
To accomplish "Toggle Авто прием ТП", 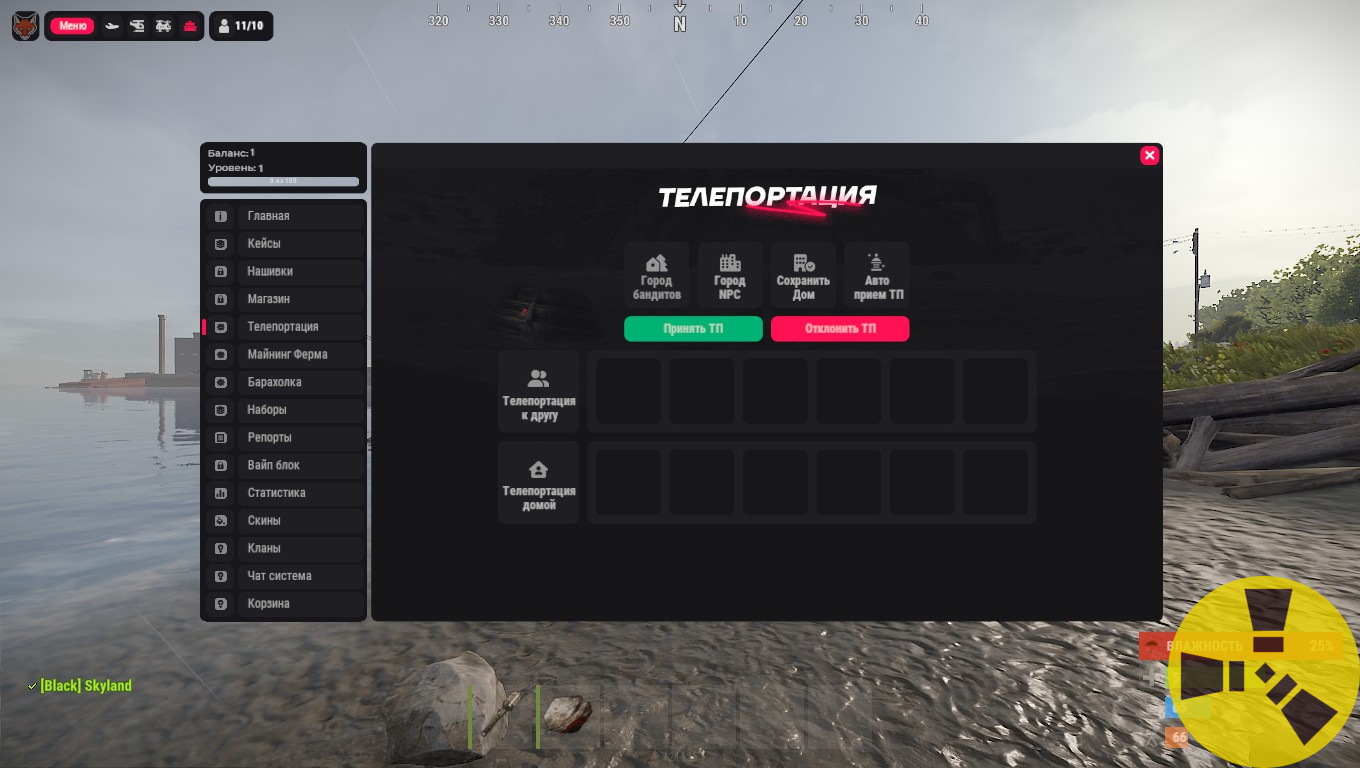I will click(877, 275).
